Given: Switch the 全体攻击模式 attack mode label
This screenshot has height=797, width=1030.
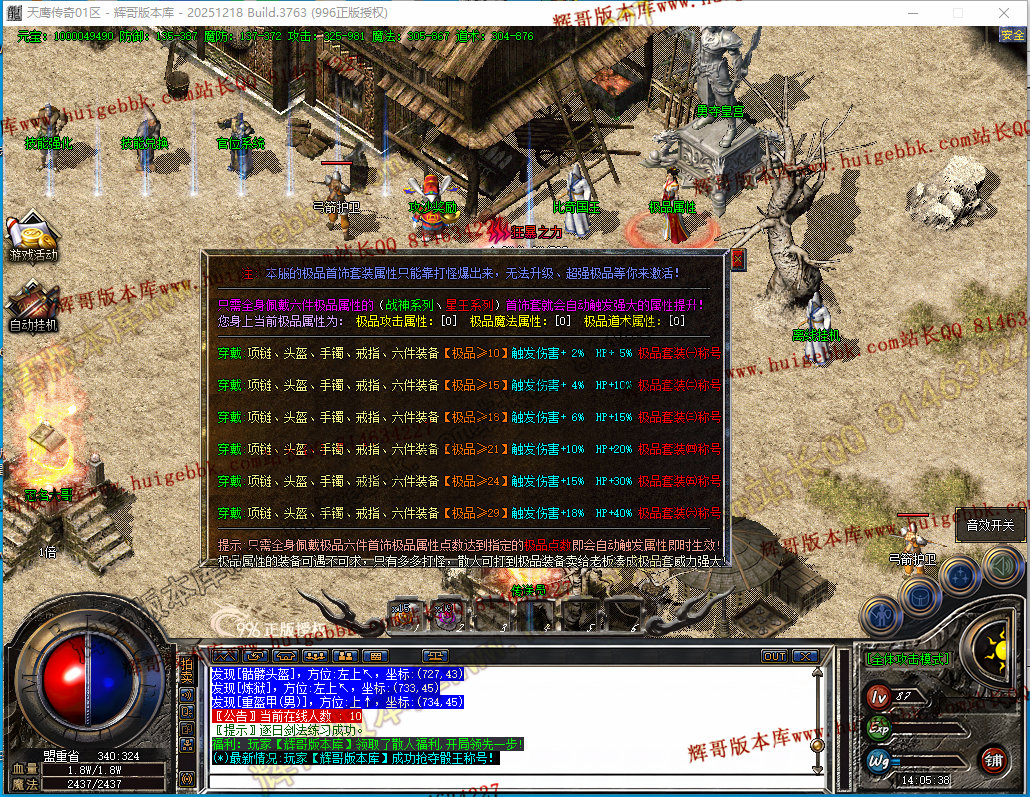Looking at the screenshot, I should (908, 658).
